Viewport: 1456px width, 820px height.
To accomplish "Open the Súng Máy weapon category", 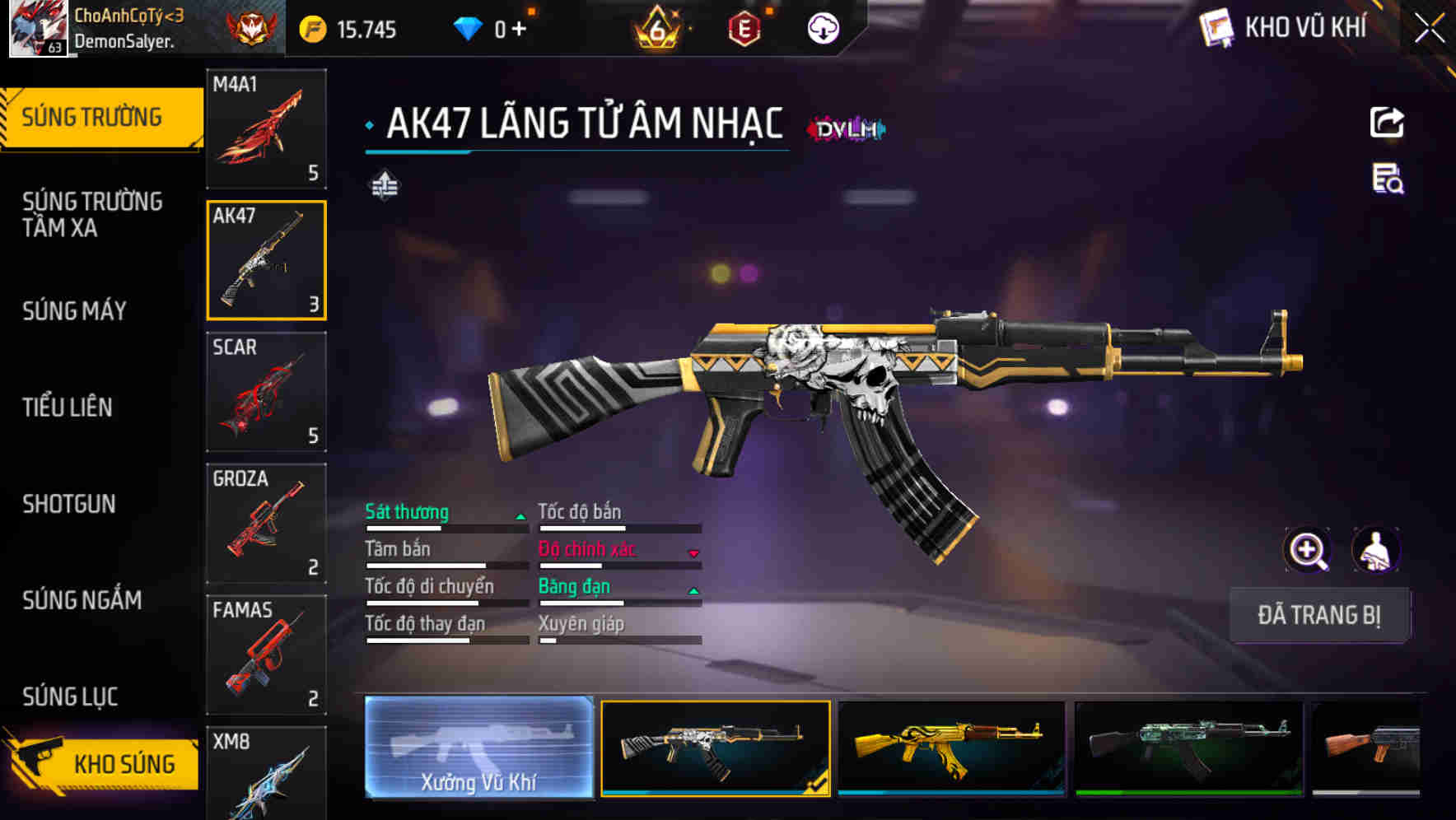I will click(75, 310).
